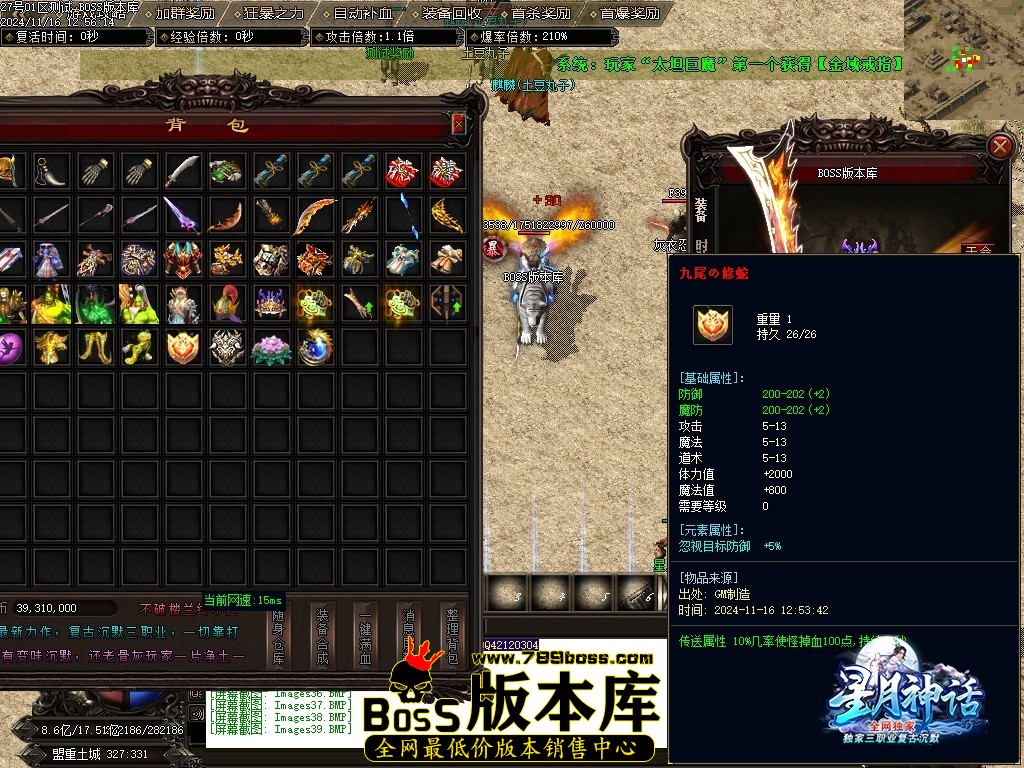The image size is (1024, 768).
Task: Select the silver curved sabre item
Action: [x=184, y=171]
